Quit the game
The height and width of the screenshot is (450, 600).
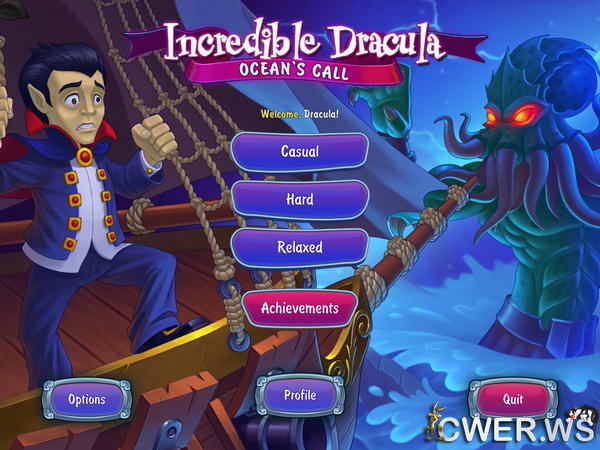click(513, 398)
